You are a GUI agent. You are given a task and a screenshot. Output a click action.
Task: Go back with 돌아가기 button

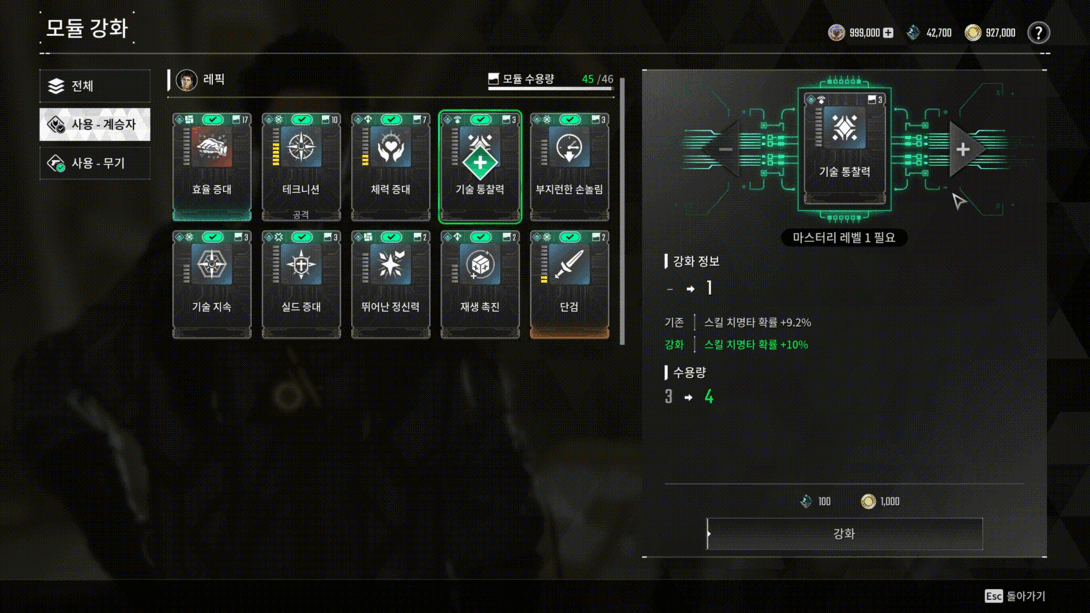pyautogui.click(x=1016, y=596)
